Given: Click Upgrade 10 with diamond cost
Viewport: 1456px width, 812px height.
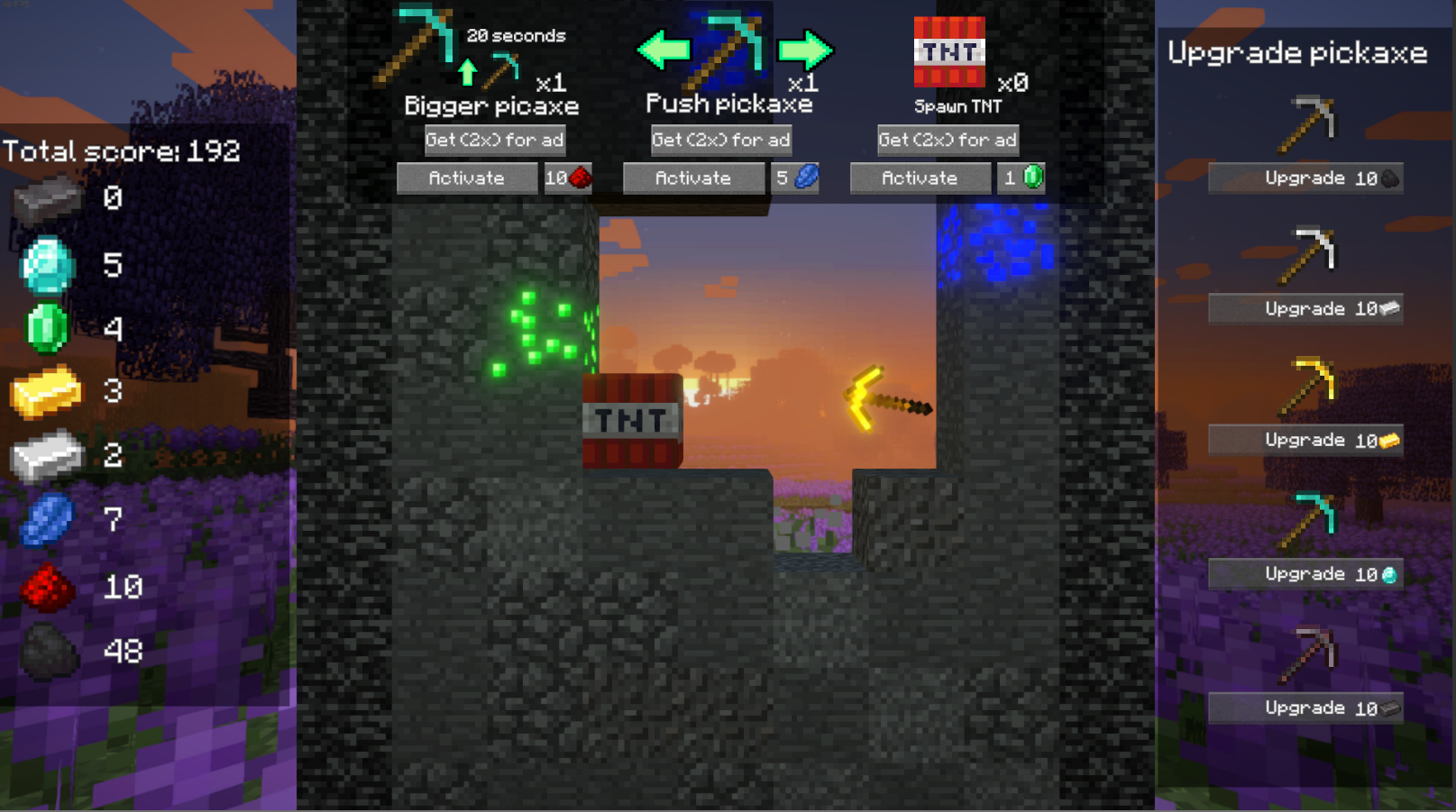Looking at the screenshot, I should pyautogui.click(x=1305, y=574).
